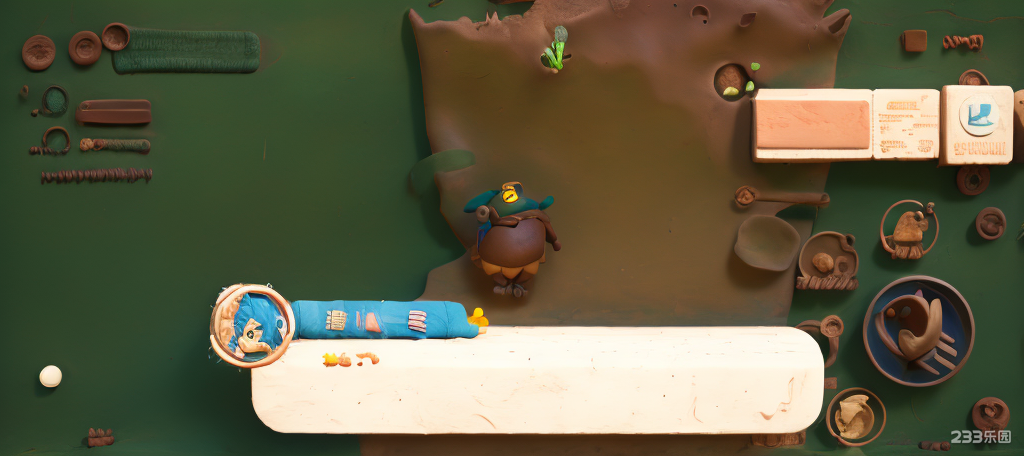Select the tile with the blue boot icon

(x=977, y=124)
